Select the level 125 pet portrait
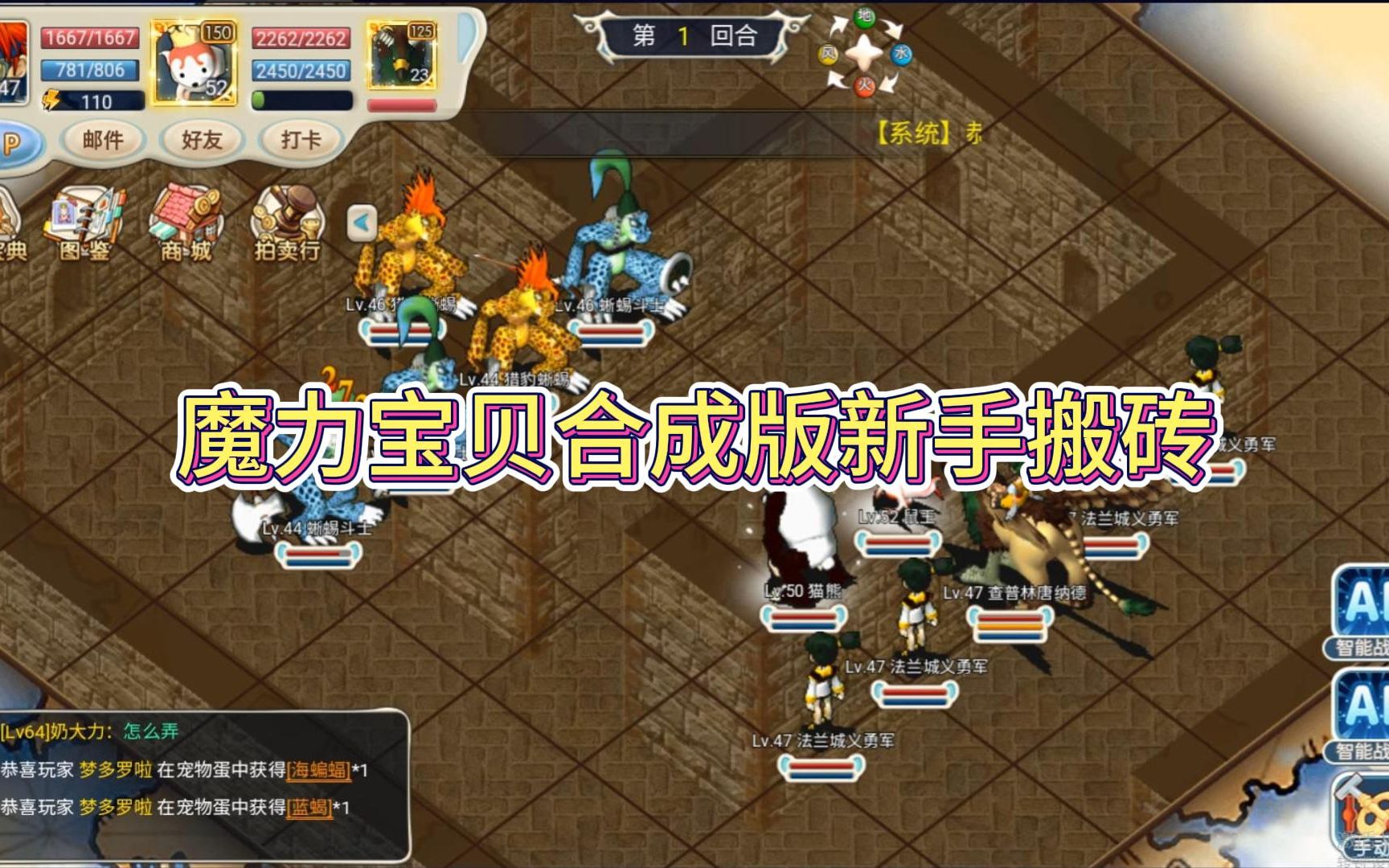1389x868 pixels. click(402, 56)
